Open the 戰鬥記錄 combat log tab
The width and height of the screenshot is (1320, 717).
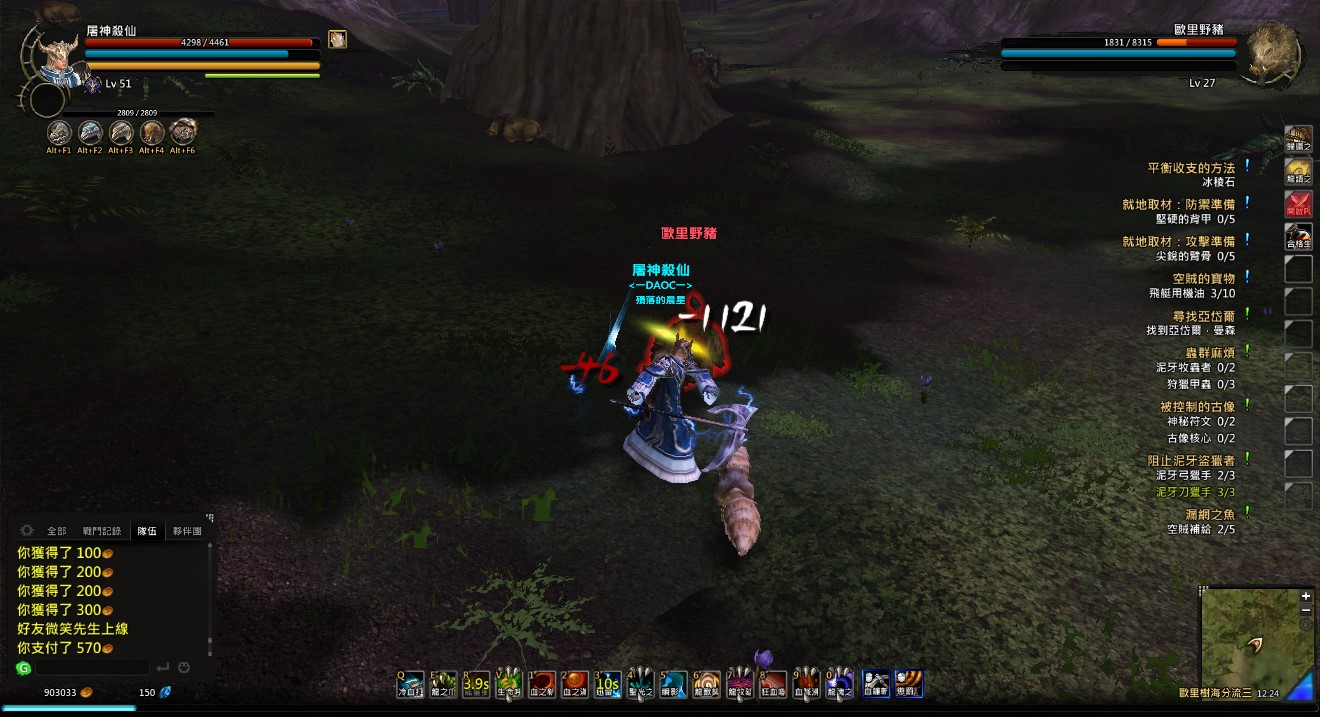pyautogui.click(x=101, y=531)
